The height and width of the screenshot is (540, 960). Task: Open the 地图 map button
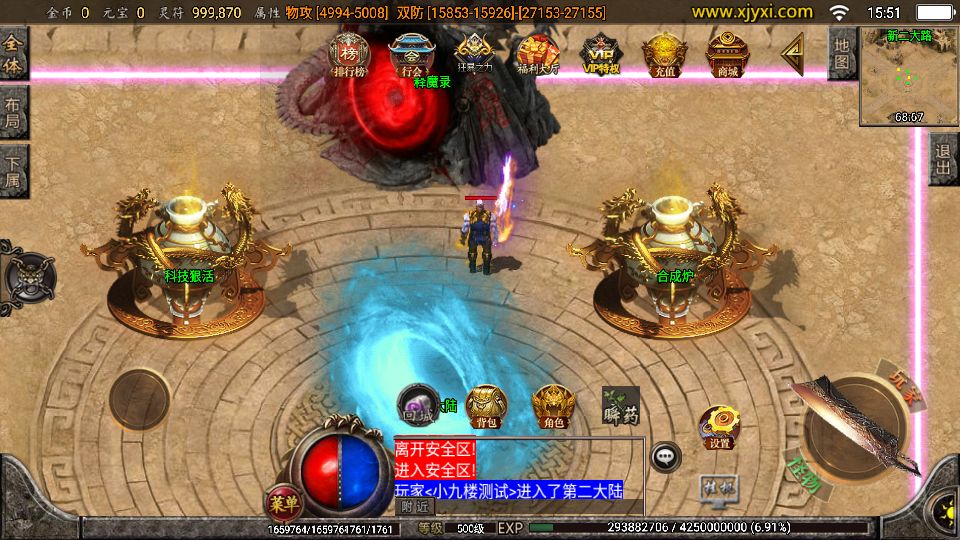coord(842,53)
